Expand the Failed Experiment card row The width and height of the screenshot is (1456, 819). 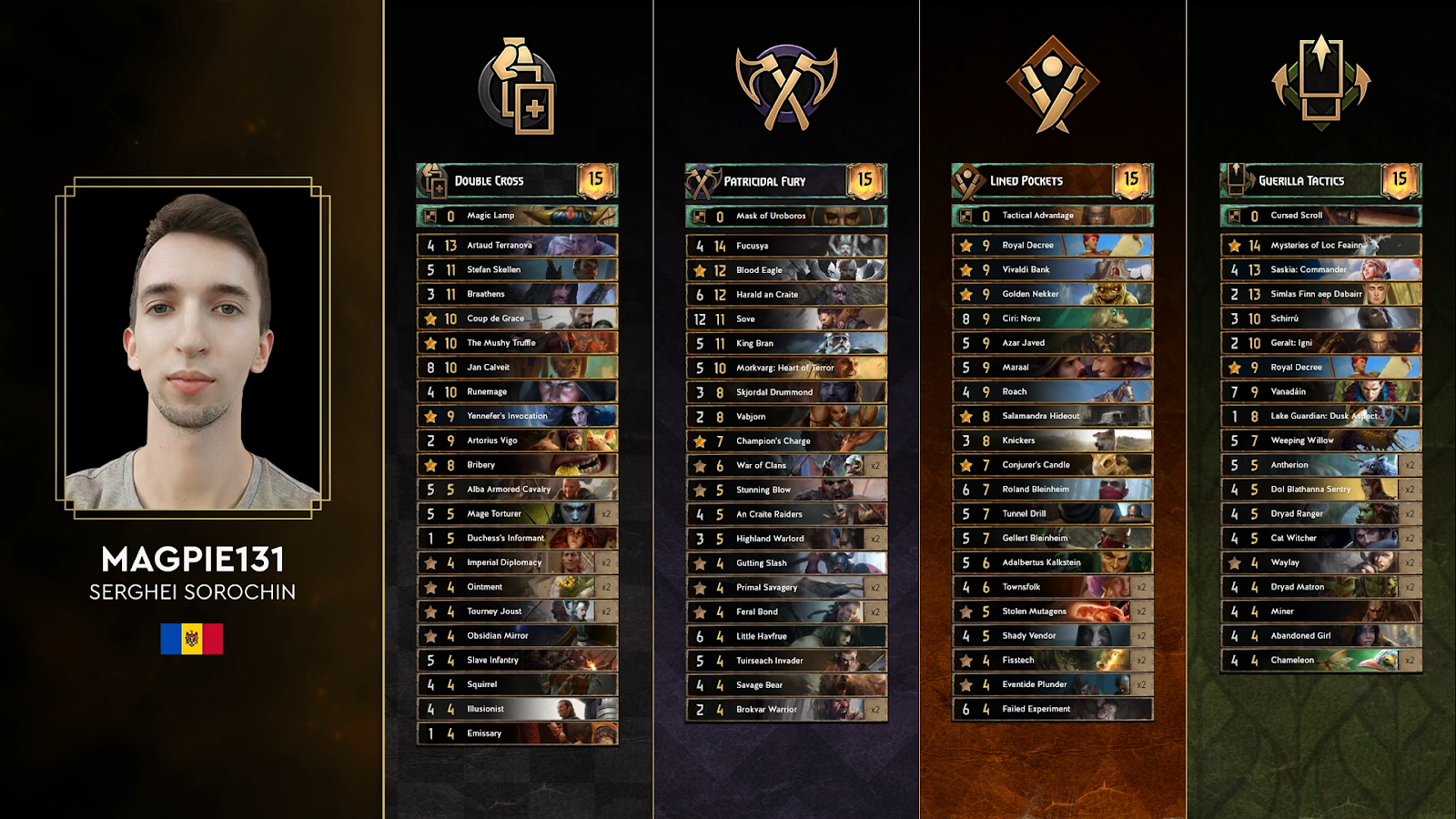[x=1051, y=709]
